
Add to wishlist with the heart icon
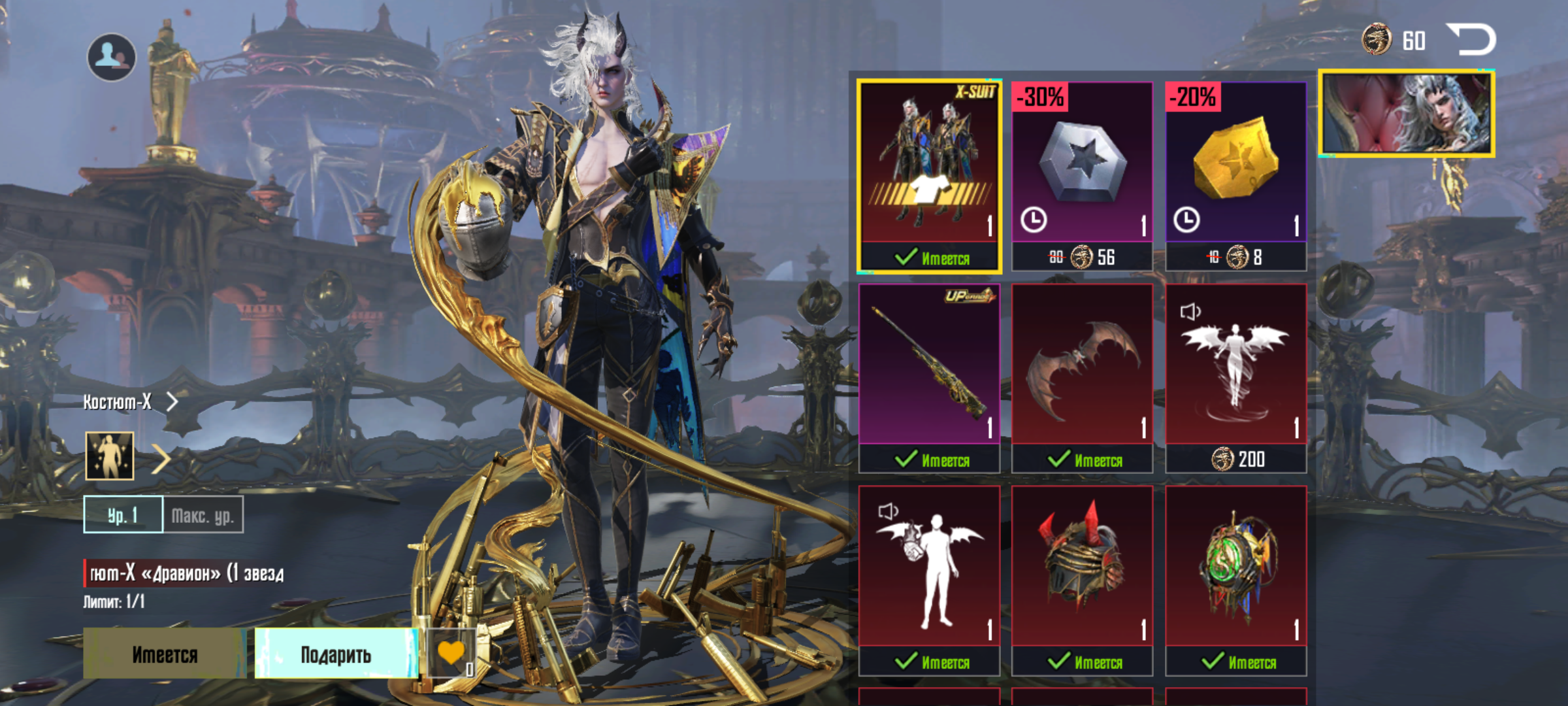click(451, 654)
